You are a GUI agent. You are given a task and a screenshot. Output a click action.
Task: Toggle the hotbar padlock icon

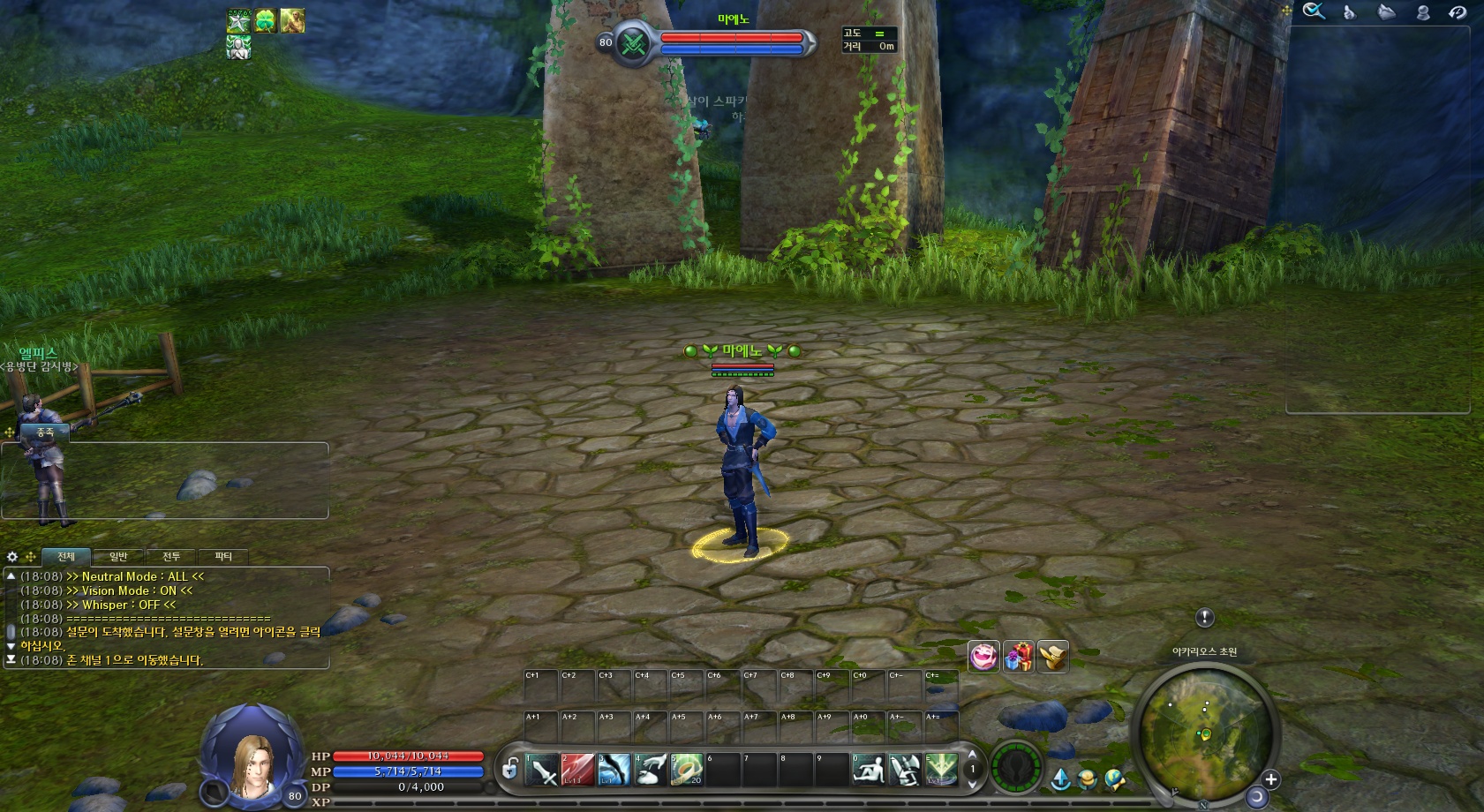tap(510, 769)
